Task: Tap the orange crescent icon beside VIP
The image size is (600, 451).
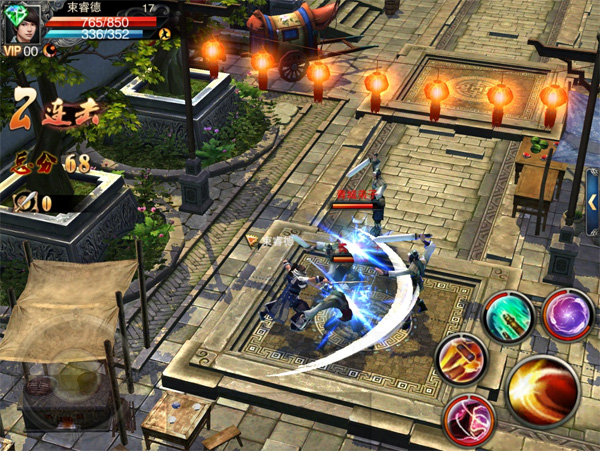Action: [48, 50]
